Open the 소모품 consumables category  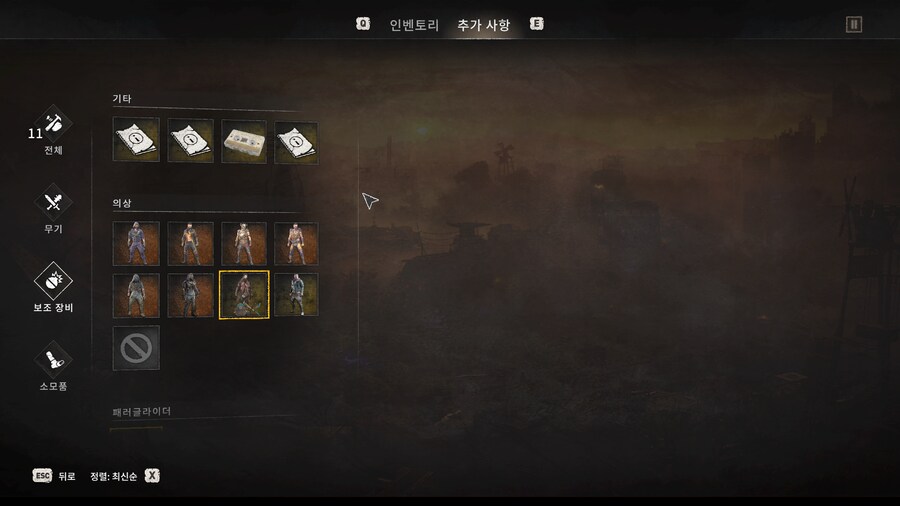(x=53, y=363)
